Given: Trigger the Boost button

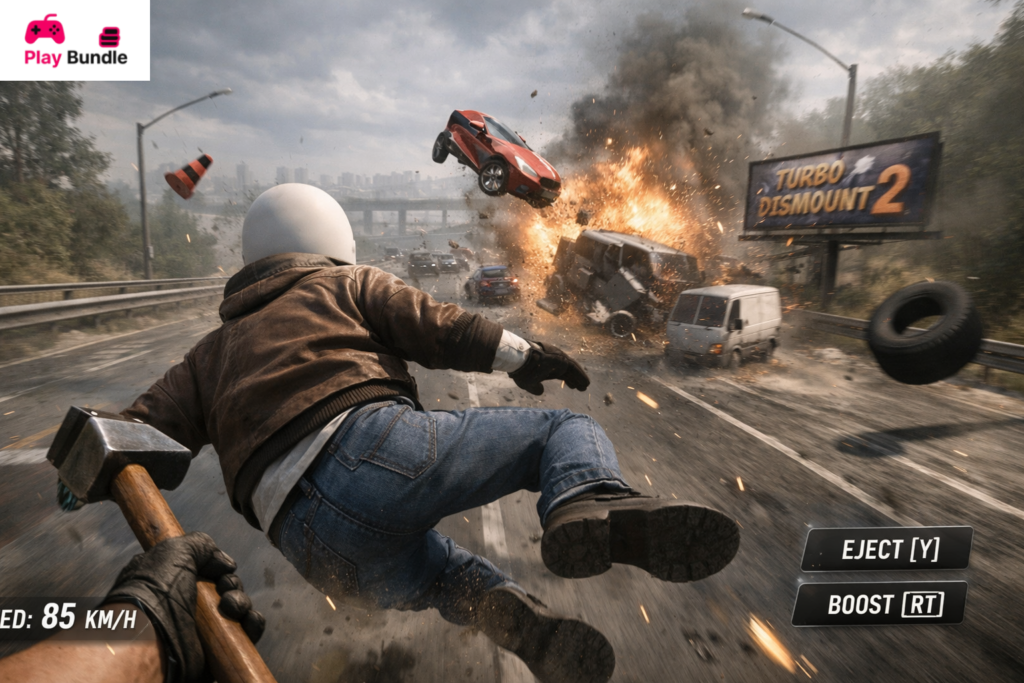Looking at the screenshot, I should (879, 604).
